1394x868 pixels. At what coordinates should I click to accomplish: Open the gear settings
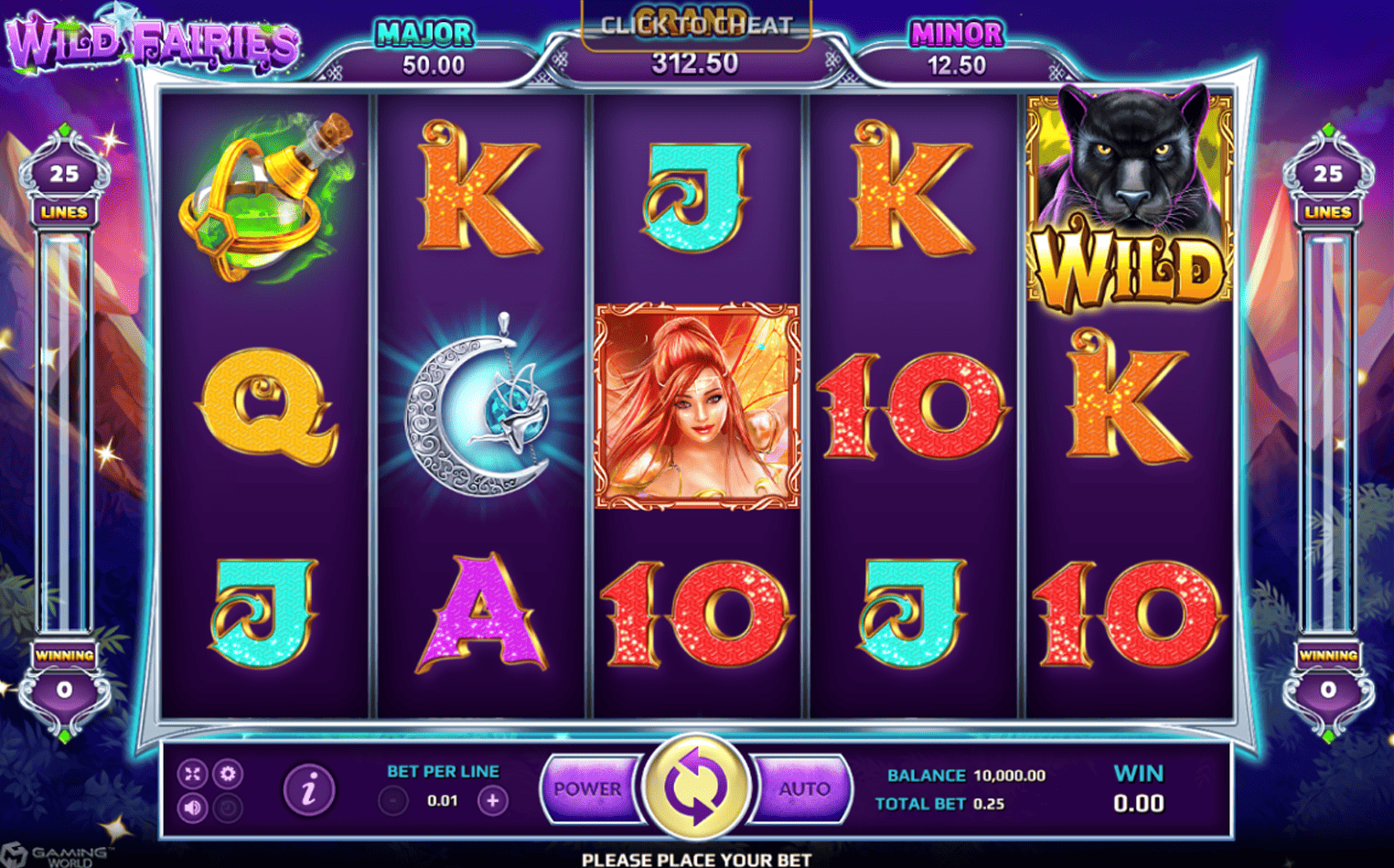coord(228,774)
